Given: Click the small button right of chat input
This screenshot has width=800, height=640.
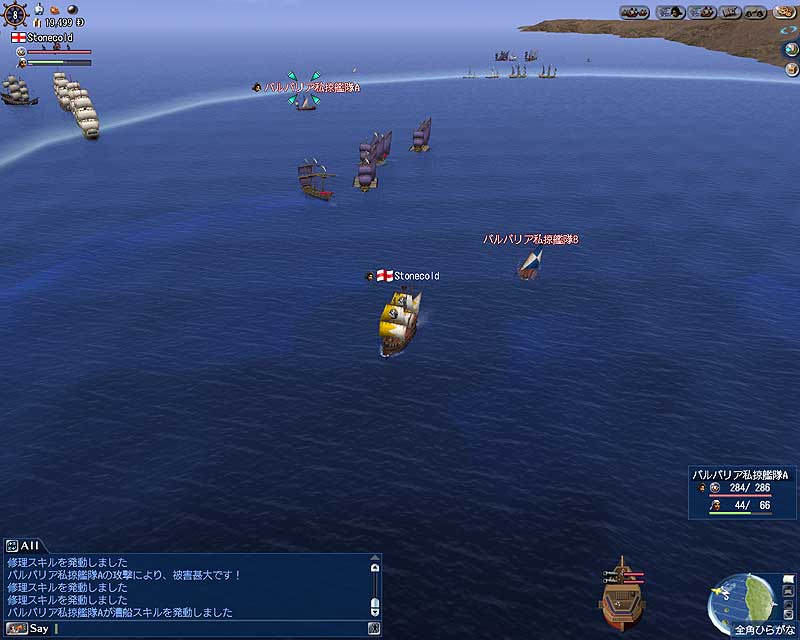Looking at the screenshot, I should (x=374, y=628).
